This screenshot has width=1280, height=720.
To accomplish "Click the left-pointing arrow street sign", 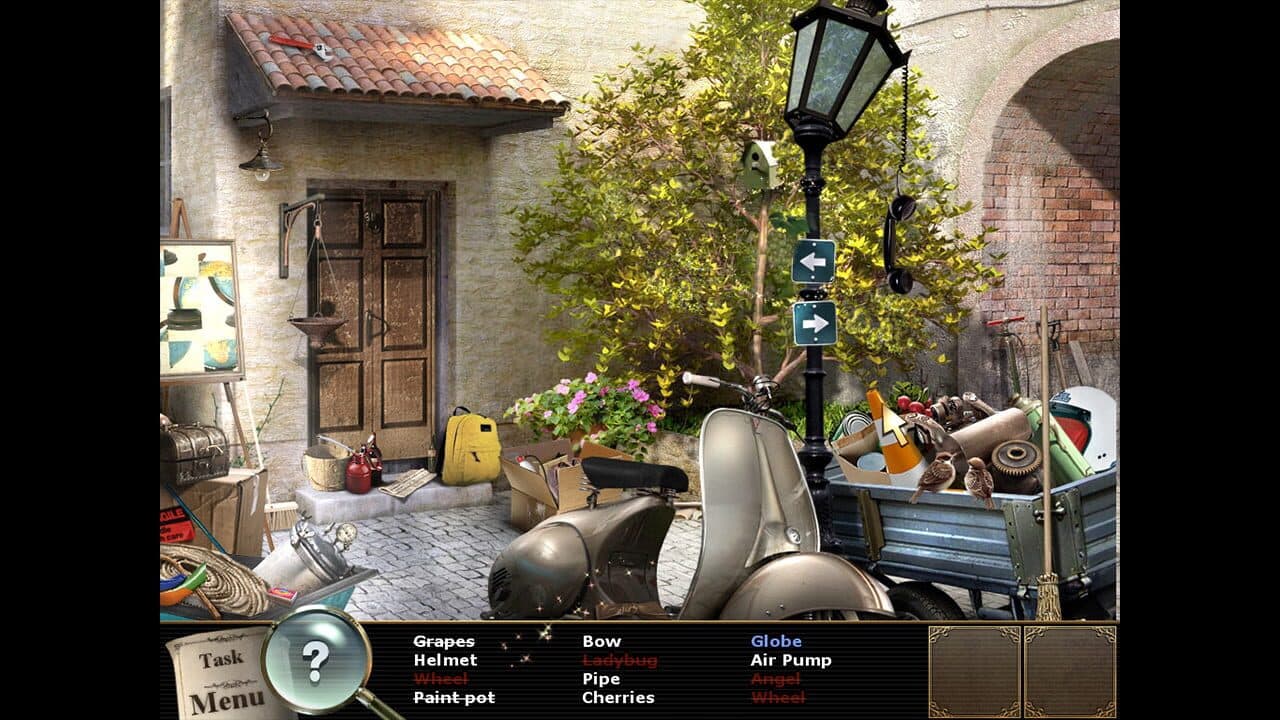I will click(x=816, y=263).
